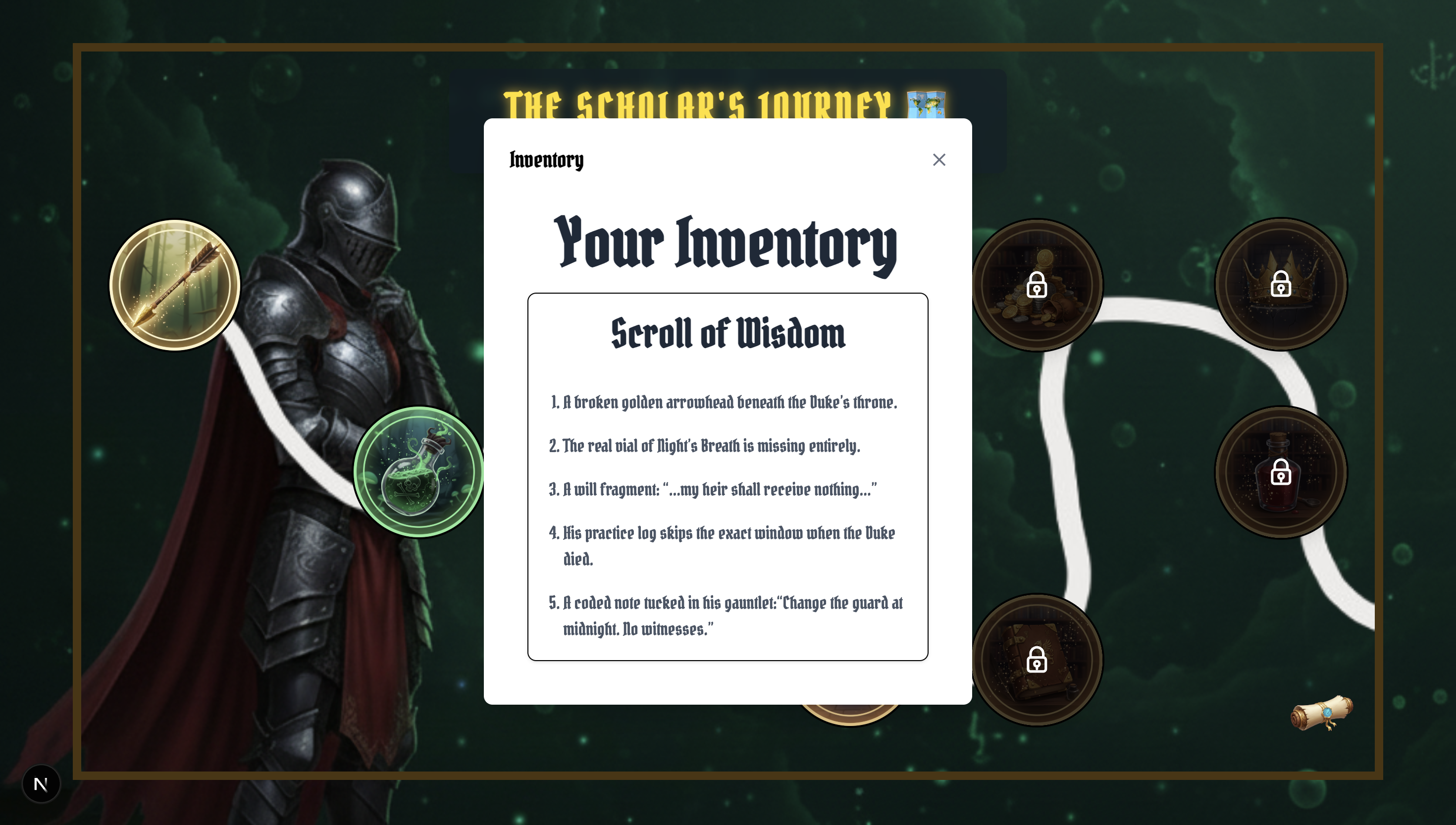Select the locked red potion level node
The height and width of the screenshot is (825, 1456).
1280,472
